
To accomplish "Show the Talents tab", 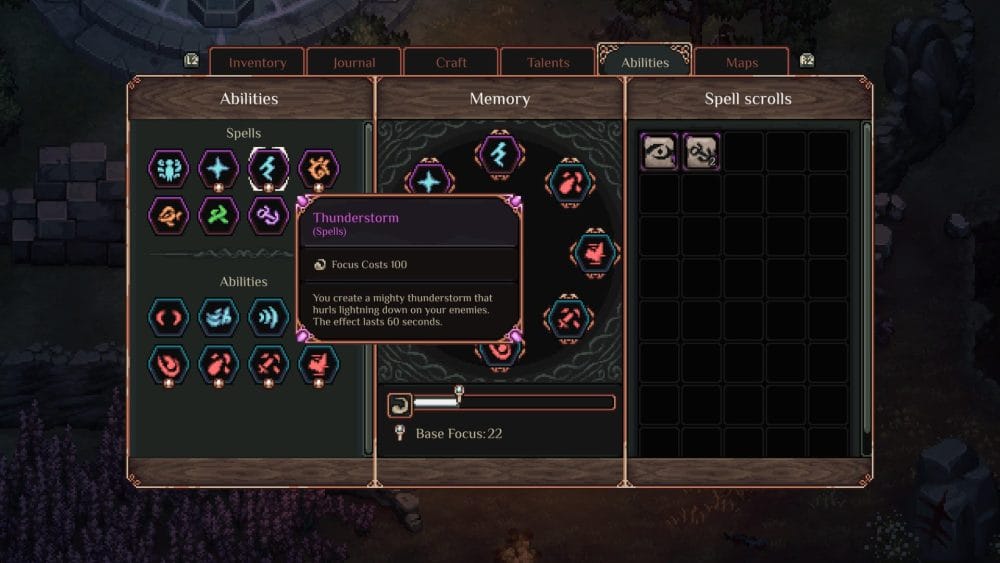I will pyautogui.click(x=548, y=62).
